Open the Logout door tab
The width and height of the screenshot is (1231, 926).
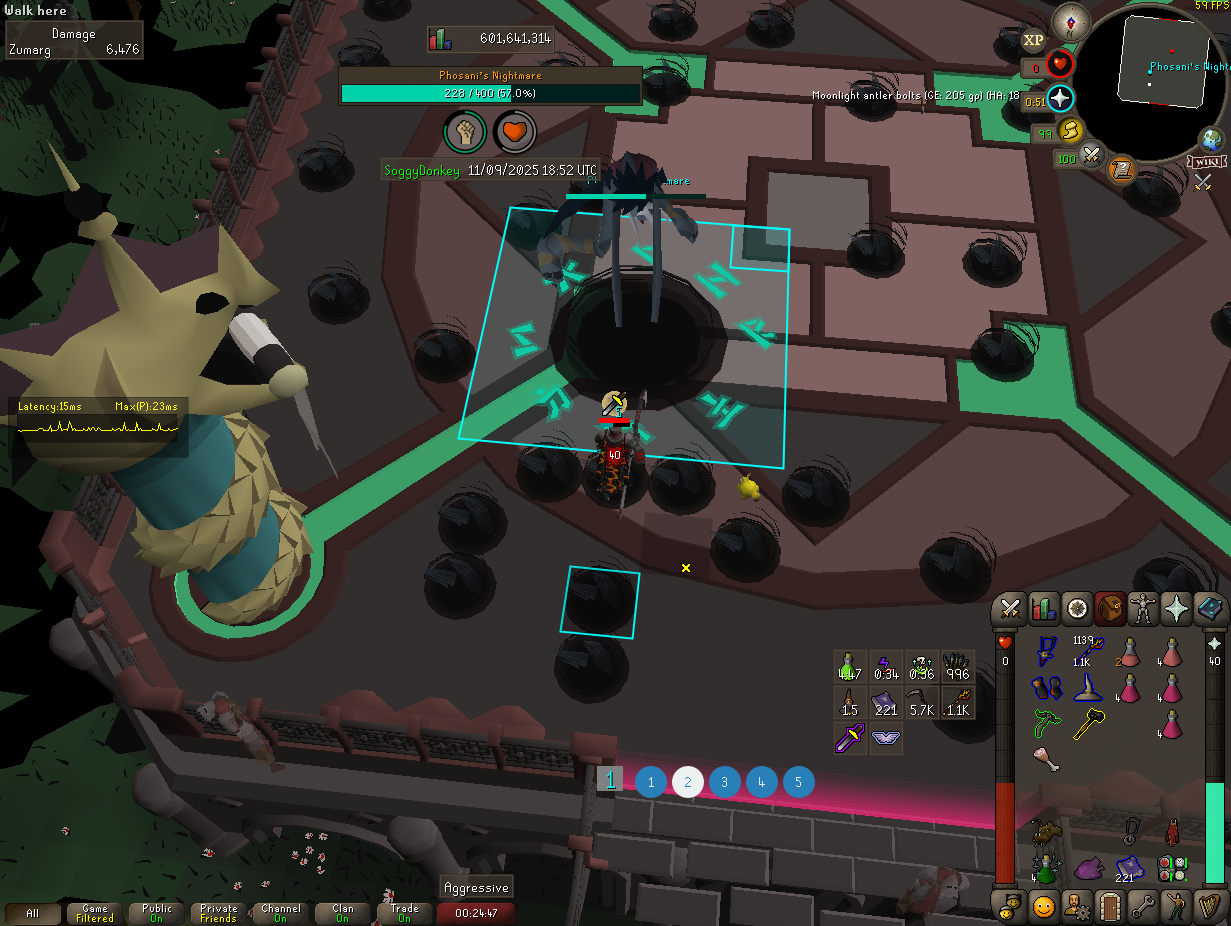point(1109,906)
